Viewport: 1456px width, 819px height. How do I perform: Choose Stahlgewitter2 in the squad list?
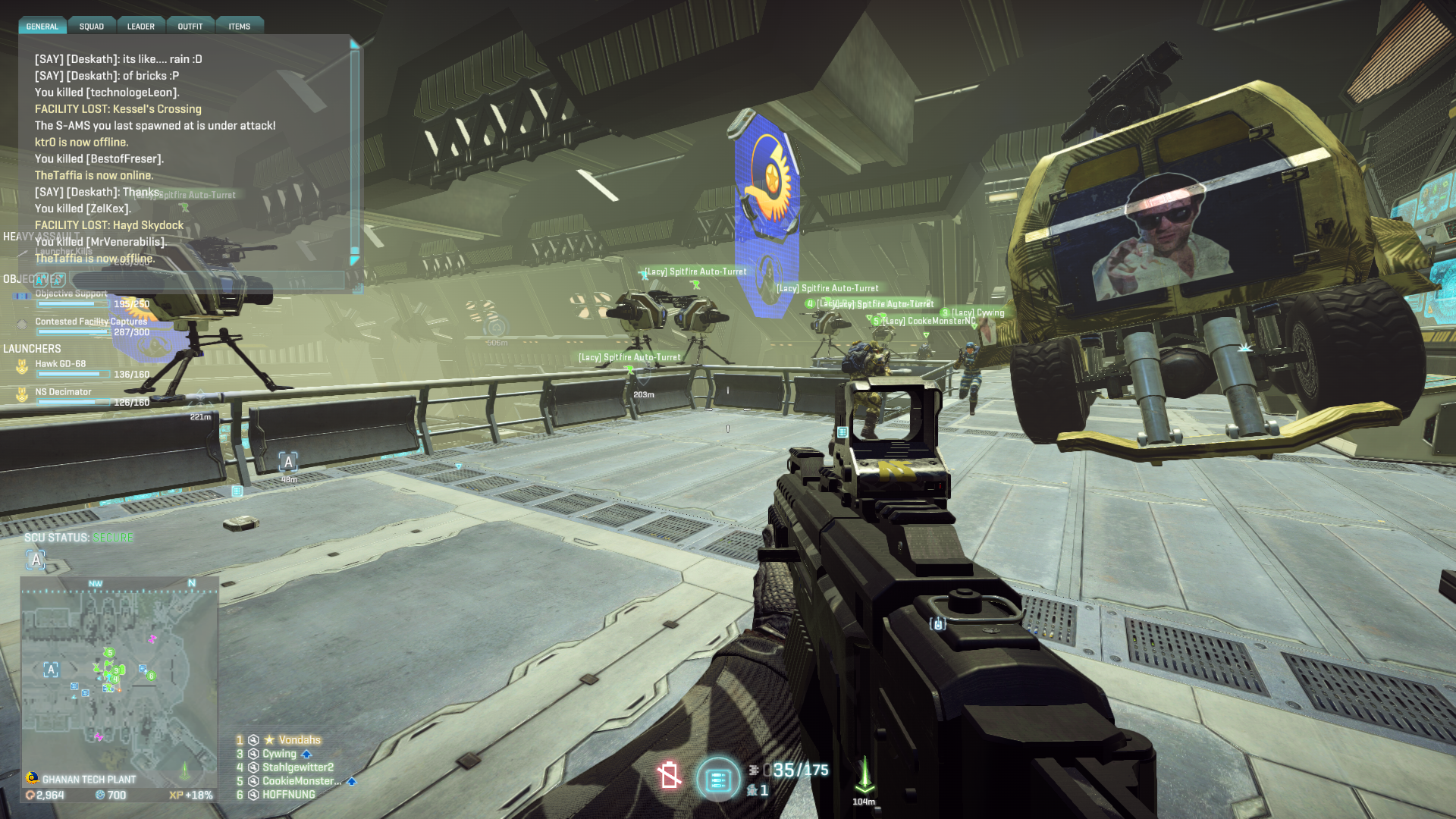point(297,767)
